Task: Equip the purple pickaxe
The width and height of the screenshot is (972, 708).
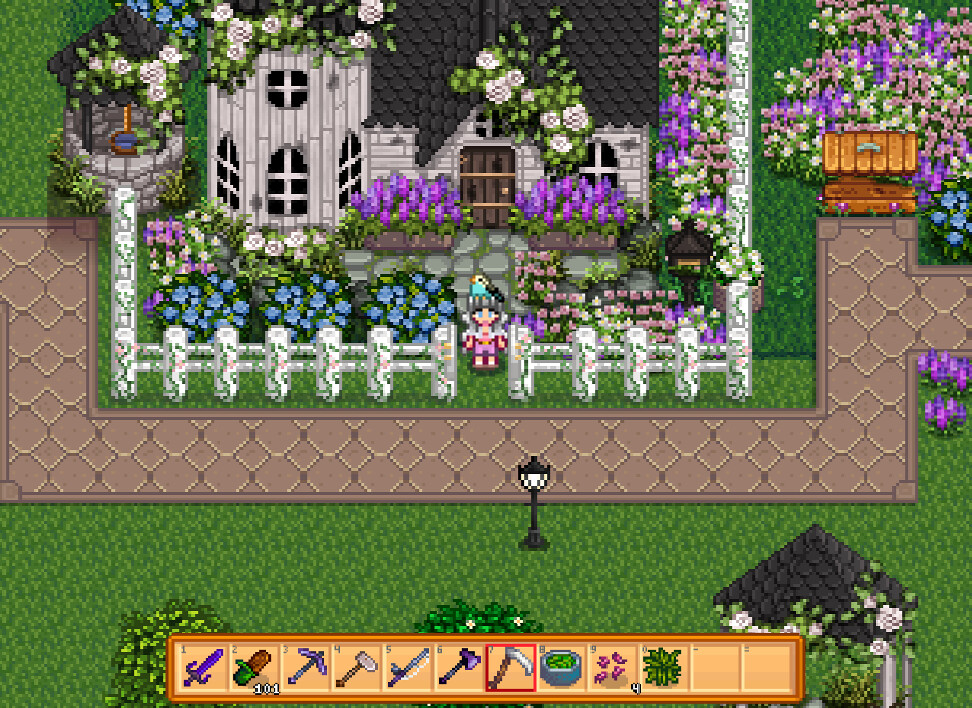Action: (x=306, y=666)
